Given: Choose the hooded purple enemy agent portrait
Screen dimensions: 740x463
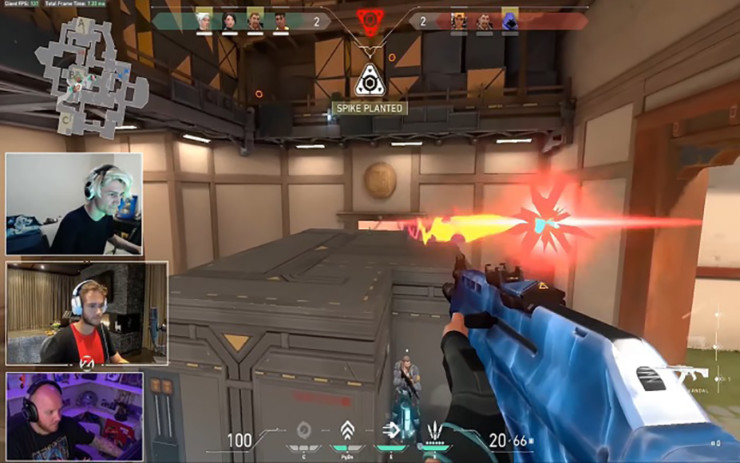Looking at the screenshot, I should (x=509, y=19).
